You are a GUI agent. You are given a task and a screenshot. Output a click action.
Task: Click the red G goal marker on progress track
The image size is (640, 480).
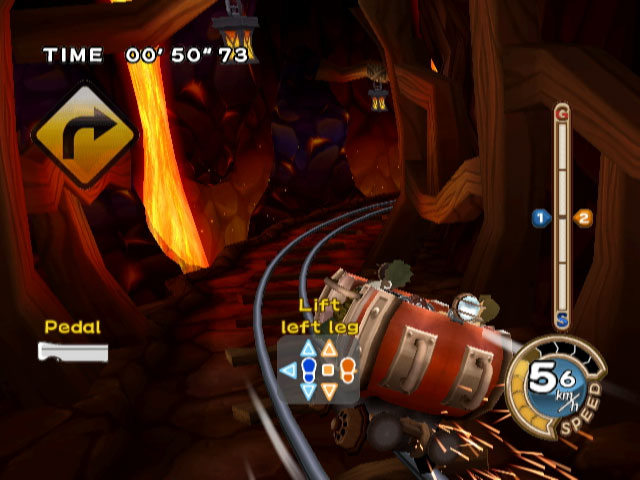pos(562,114)
